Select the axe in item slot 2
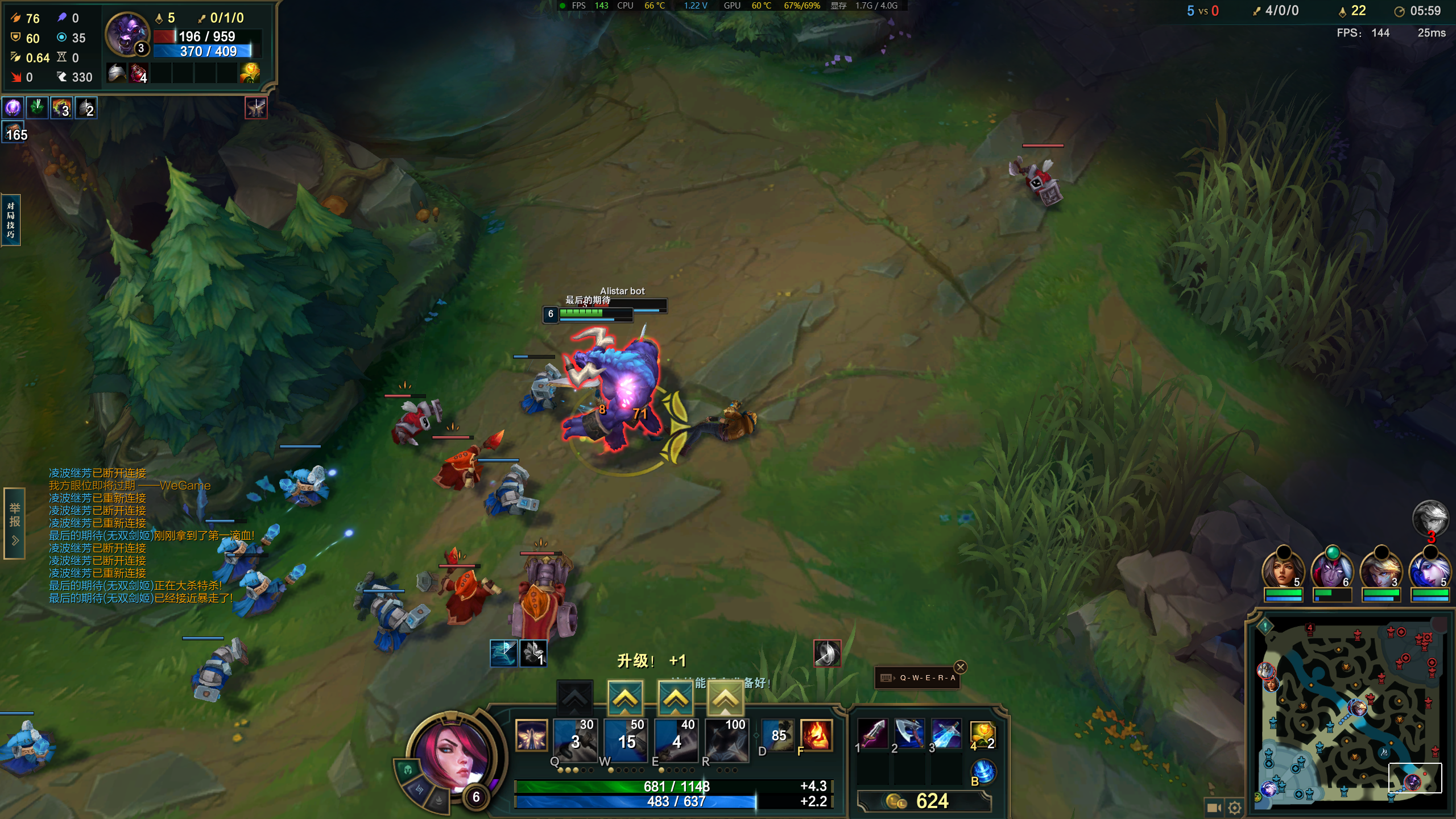 (909, 734)
